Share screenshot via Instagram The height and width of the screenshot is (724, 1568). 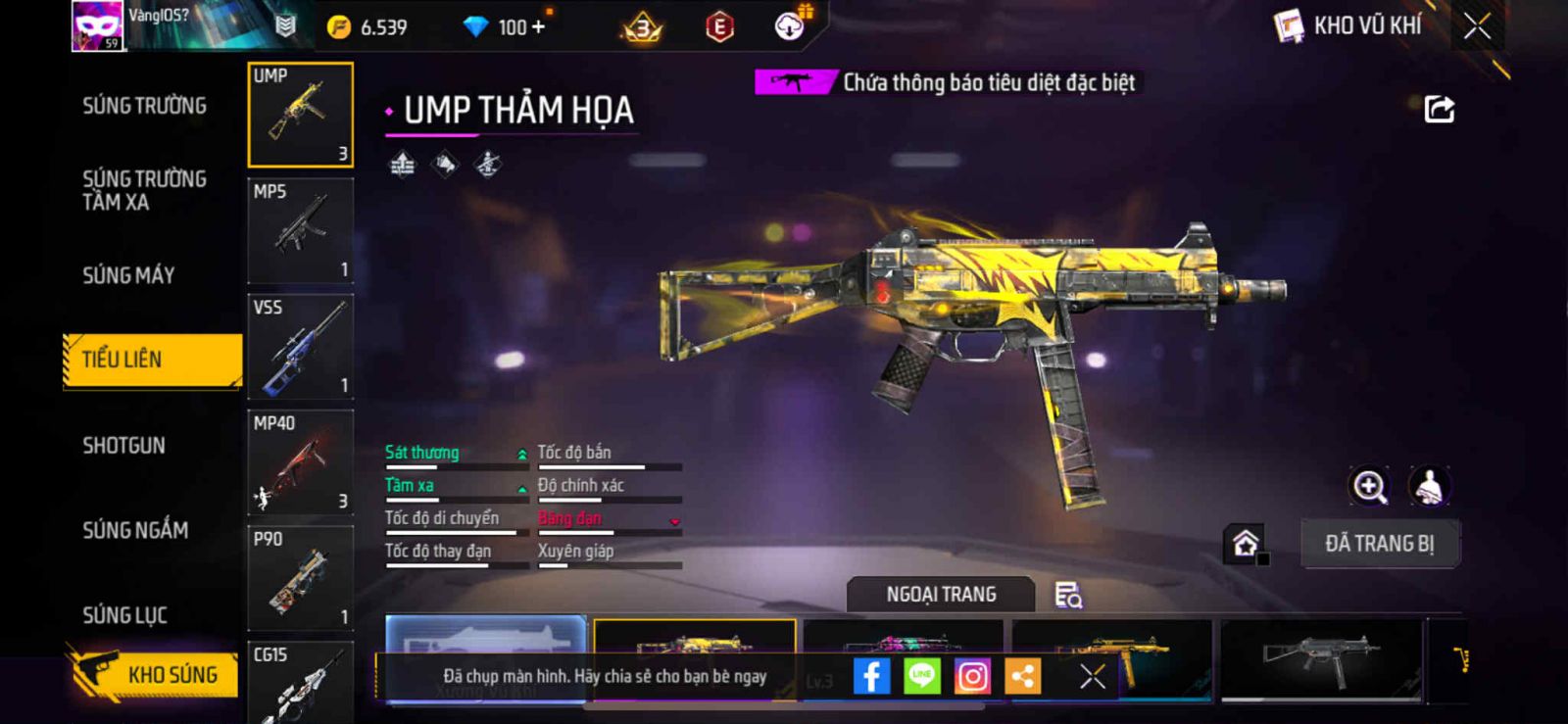coord(972,676)
